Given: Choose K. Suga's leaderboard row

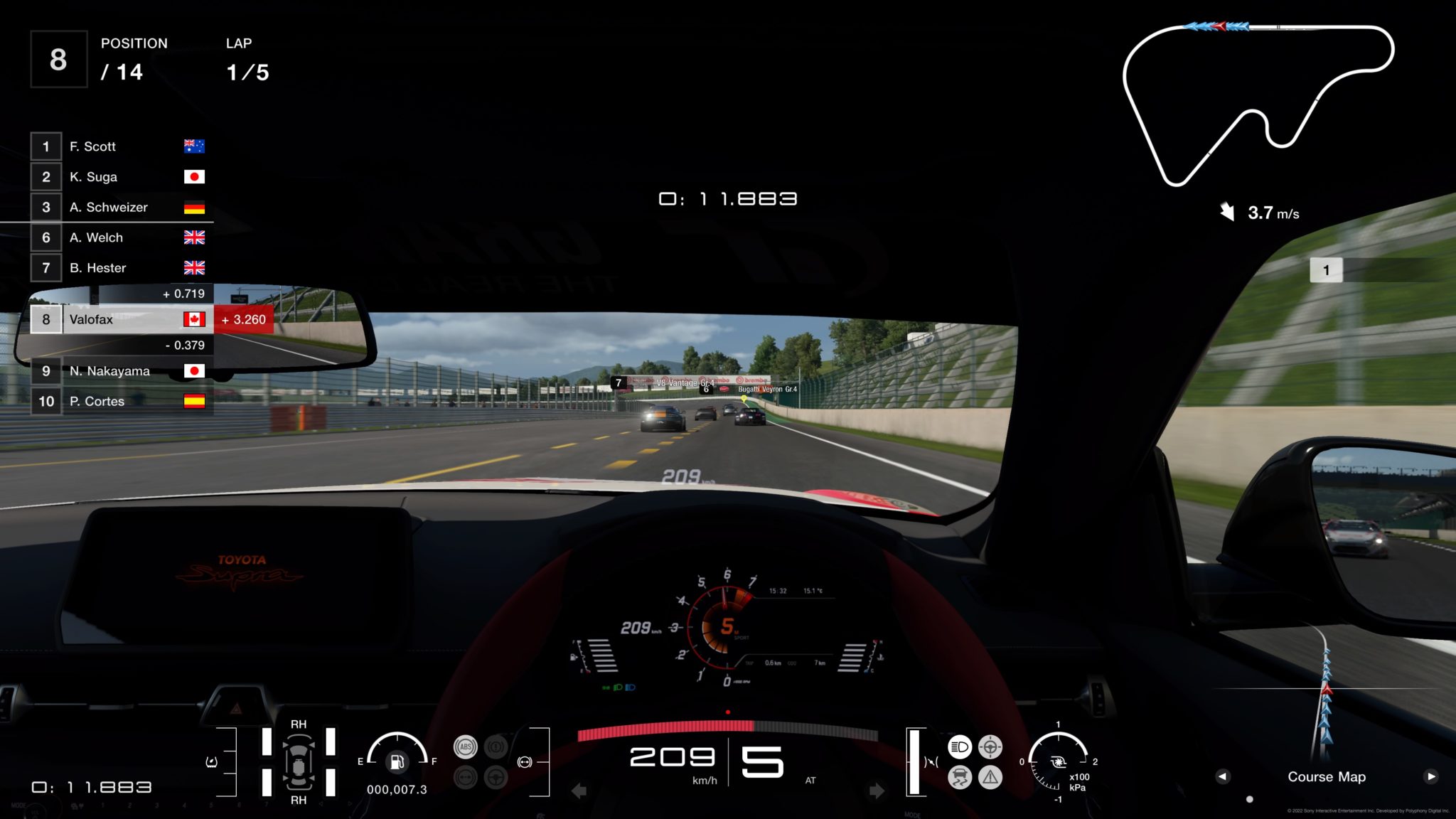Looking at the screenshot, I should point(118,177).
